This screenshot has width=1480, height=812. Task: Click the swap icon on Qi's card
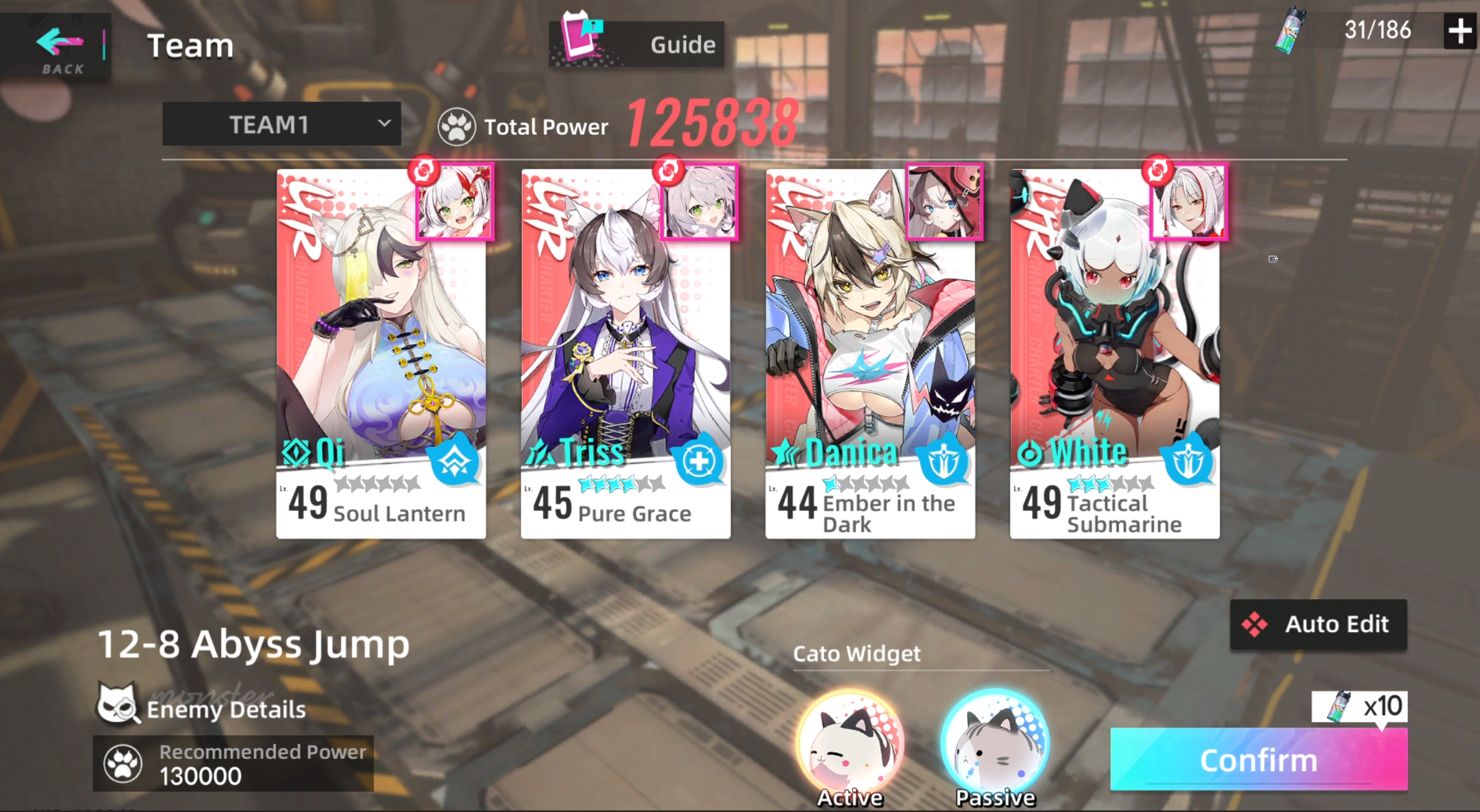click(x=425, y=172)
